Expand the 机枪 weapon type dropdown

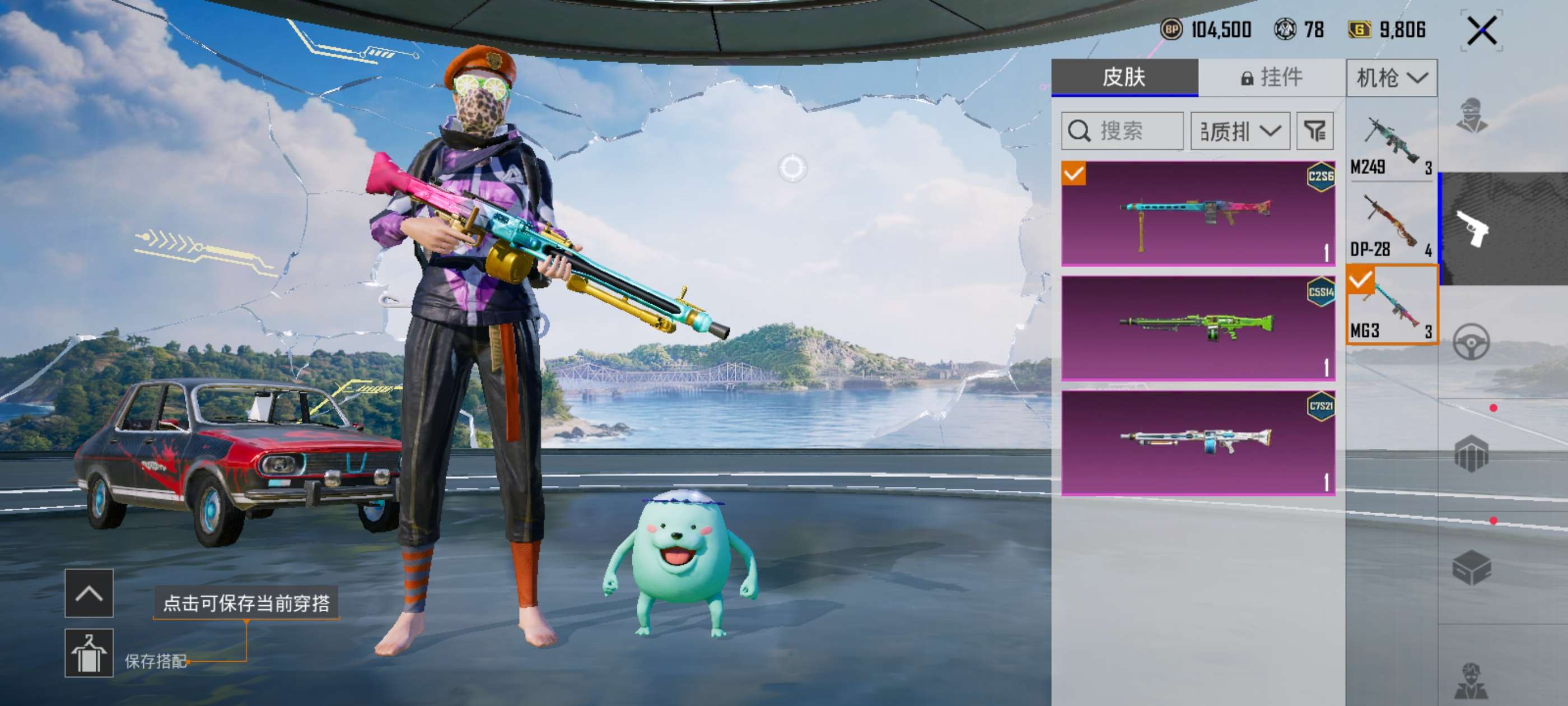click(x=1392, y=78)
